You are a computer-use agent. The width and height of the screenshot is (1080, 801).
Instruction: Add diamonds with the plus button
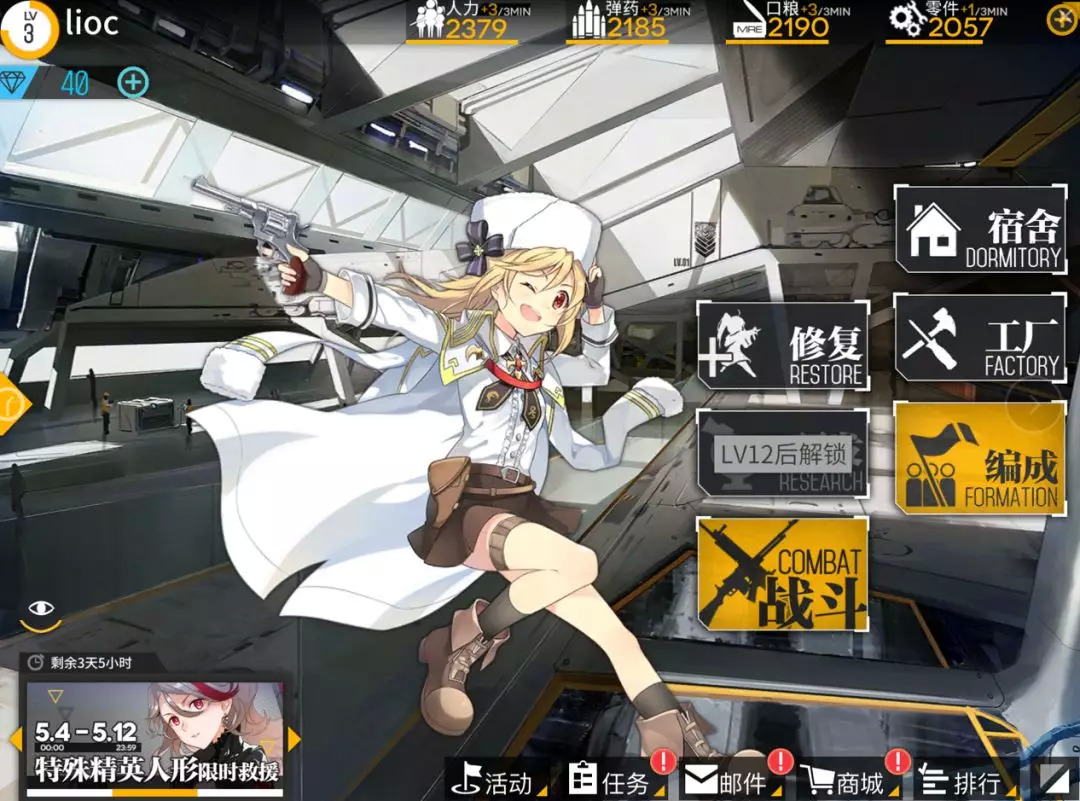tap(133, 83)
